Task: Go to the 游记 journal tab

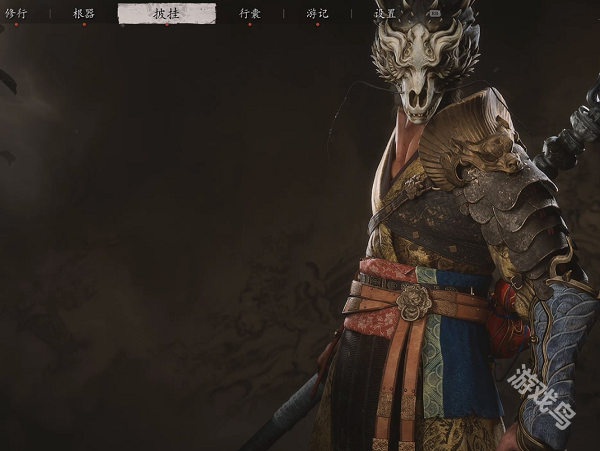Action: (x=317, y=14)
